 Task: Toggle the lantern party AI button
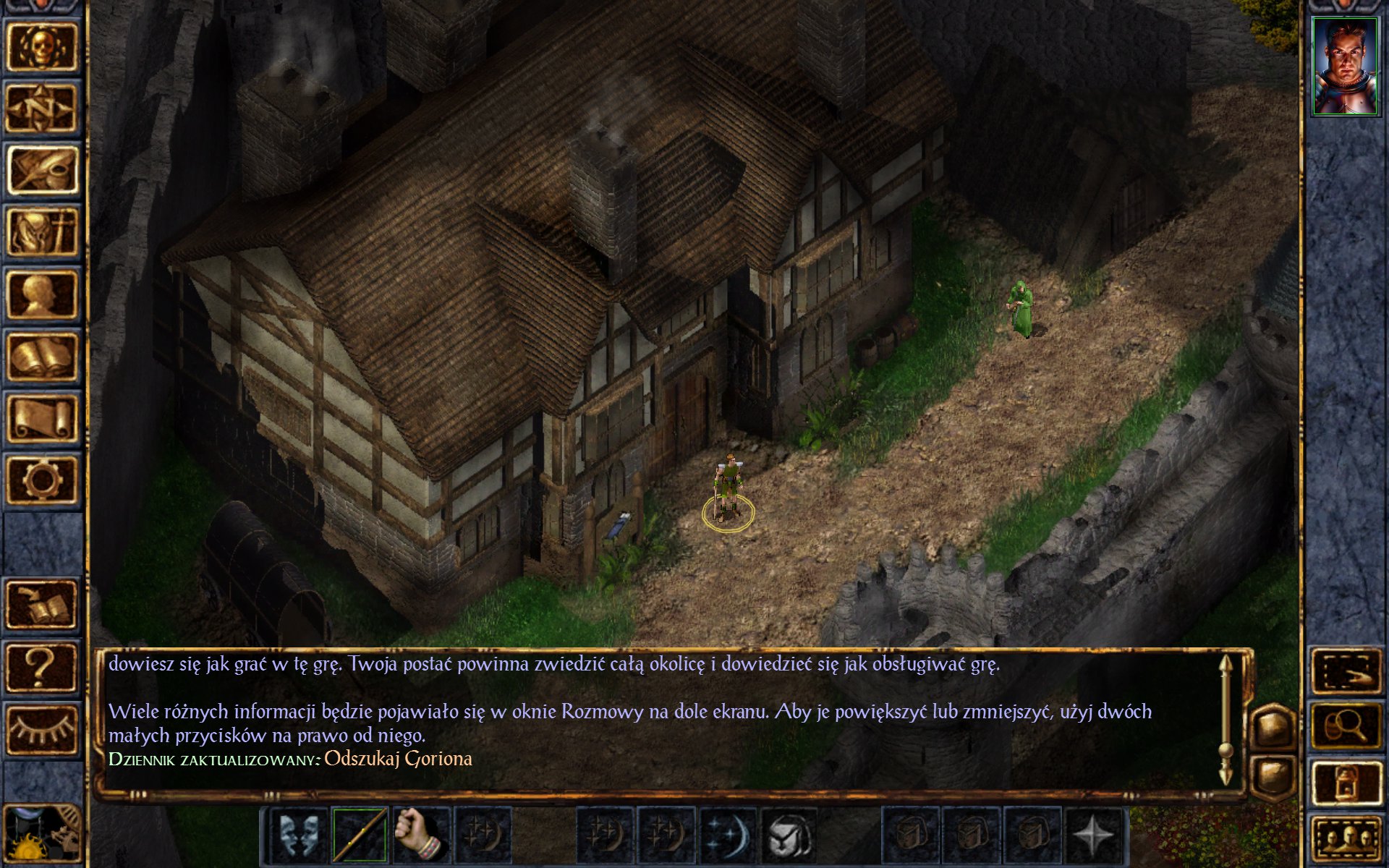(1346, 783)
